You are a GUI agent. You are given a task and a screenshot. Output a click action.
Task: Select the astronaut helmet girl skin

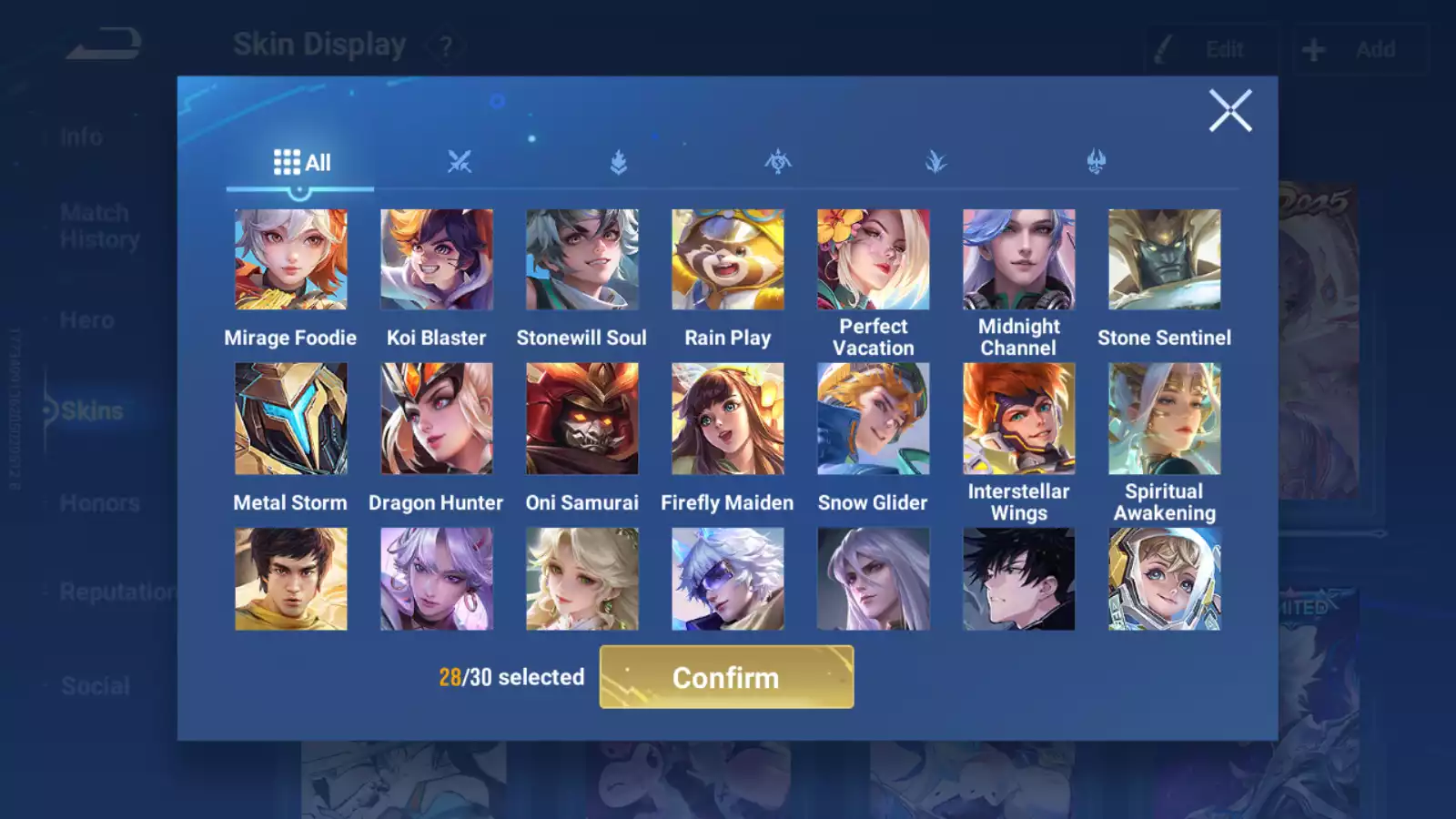coord(1165,579)
